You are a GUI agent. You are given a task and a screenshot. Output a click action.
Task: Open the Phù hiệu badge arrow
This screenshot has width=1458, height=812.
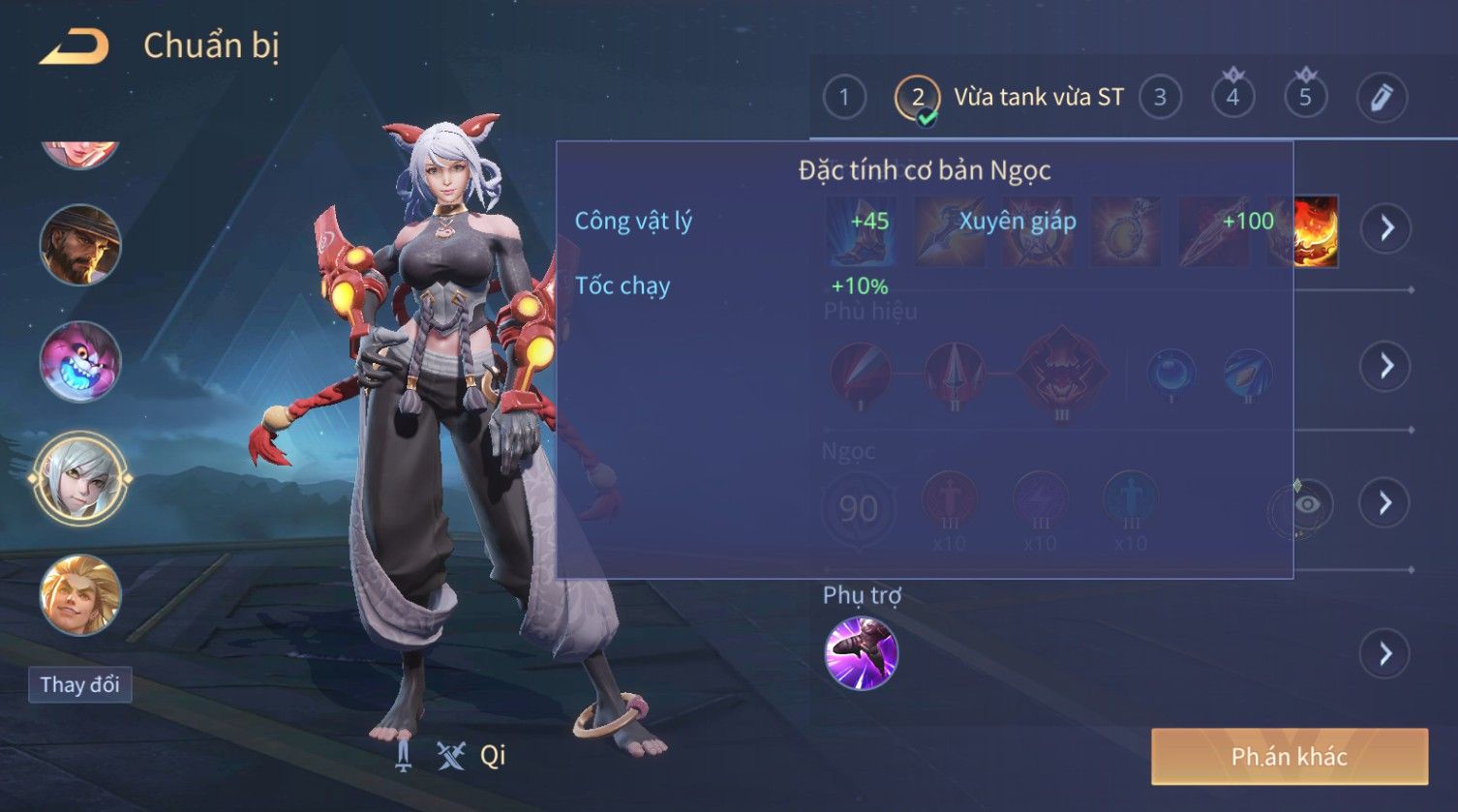(x=1386, y=366)
